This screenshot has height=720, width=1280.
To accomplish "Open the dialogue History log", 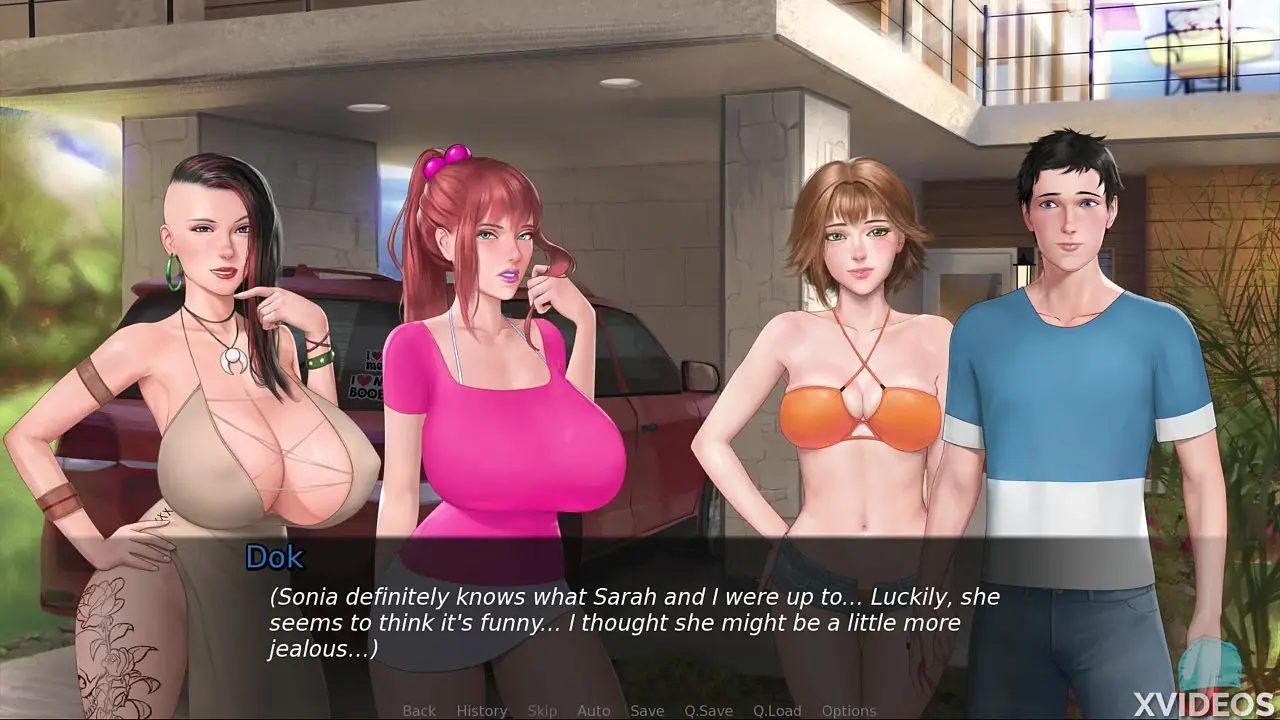I will (482, 711).
